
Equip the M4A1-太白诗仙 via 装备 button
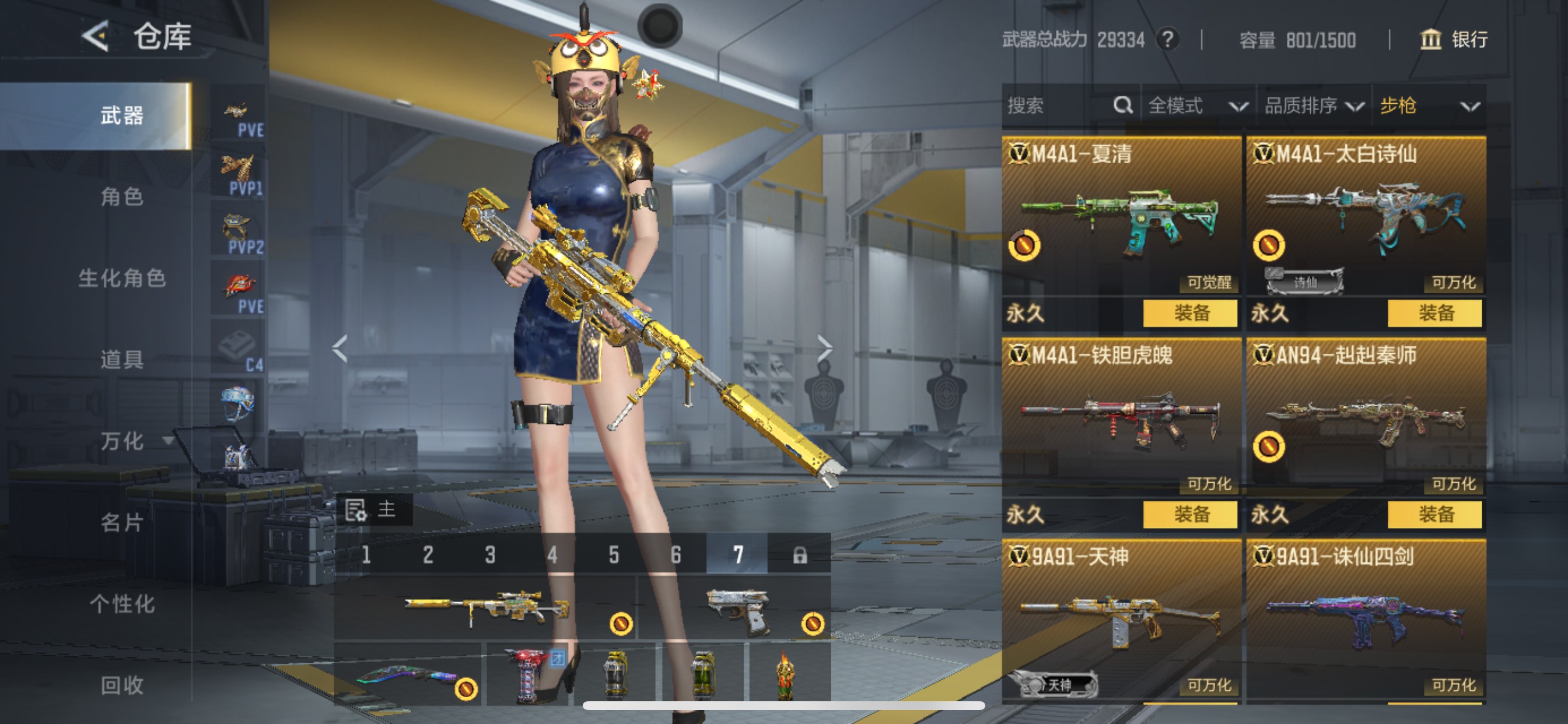click(x=1436, y=314)
